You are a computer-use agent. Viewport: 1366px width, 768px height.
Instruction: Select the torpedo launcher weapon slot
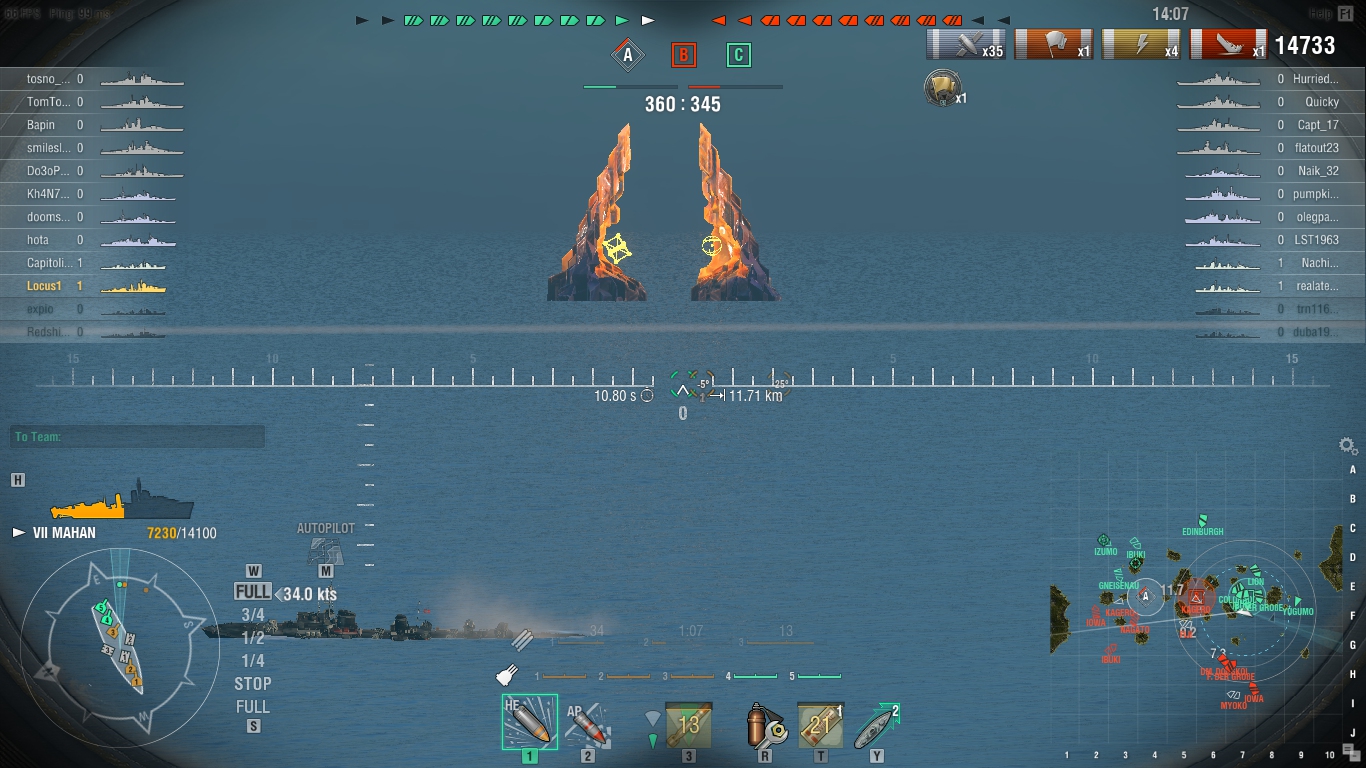(x=689, y=724)
